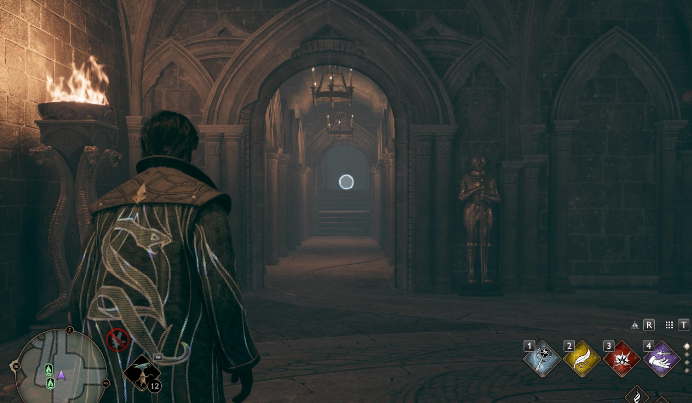Select the Mandrake item slot
This screenshot has width=692, height=403.
click(x=142, y=373)
